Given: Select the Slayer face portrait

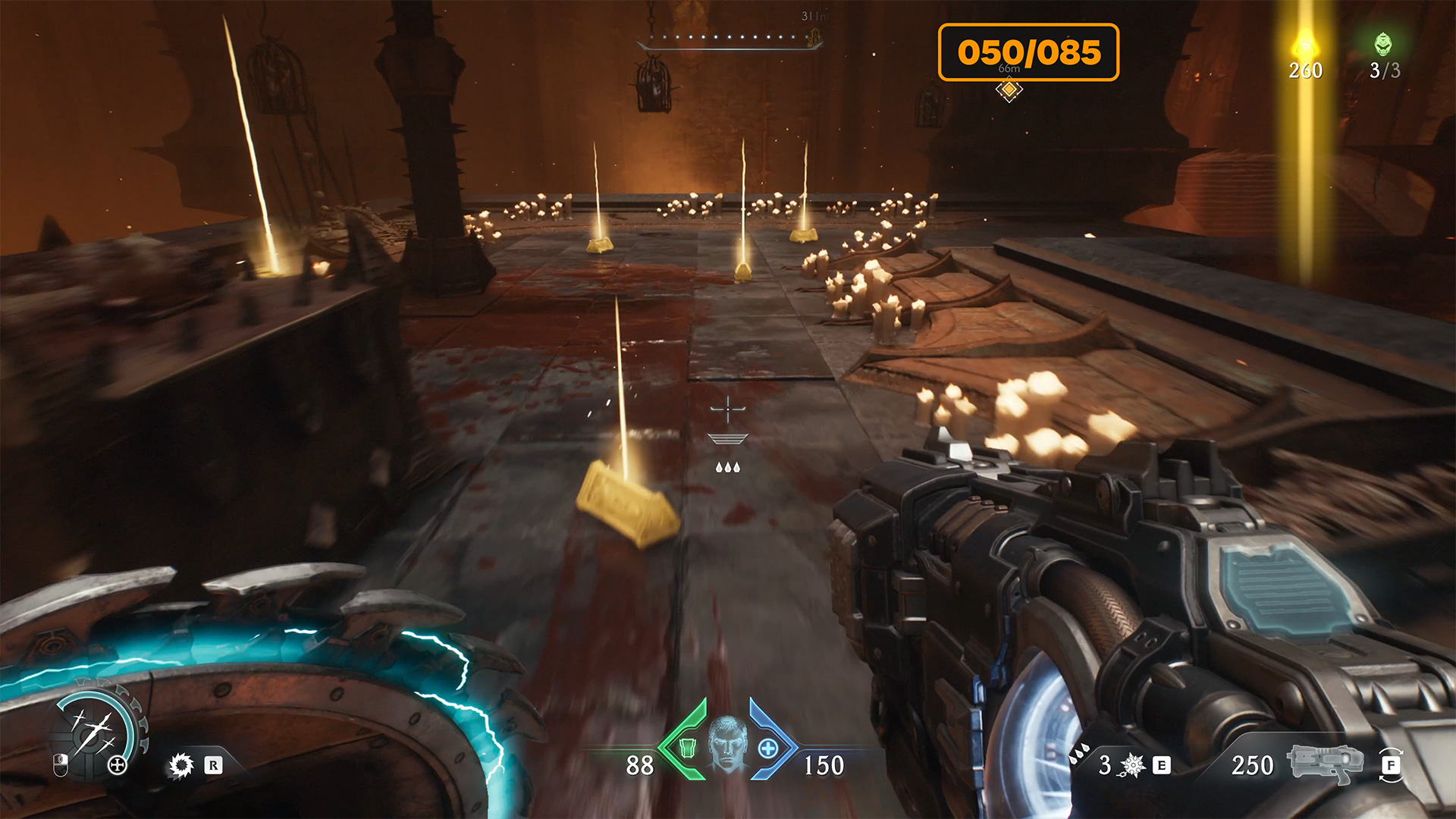Looking at the screenshot, I should (x=727, y=745).
